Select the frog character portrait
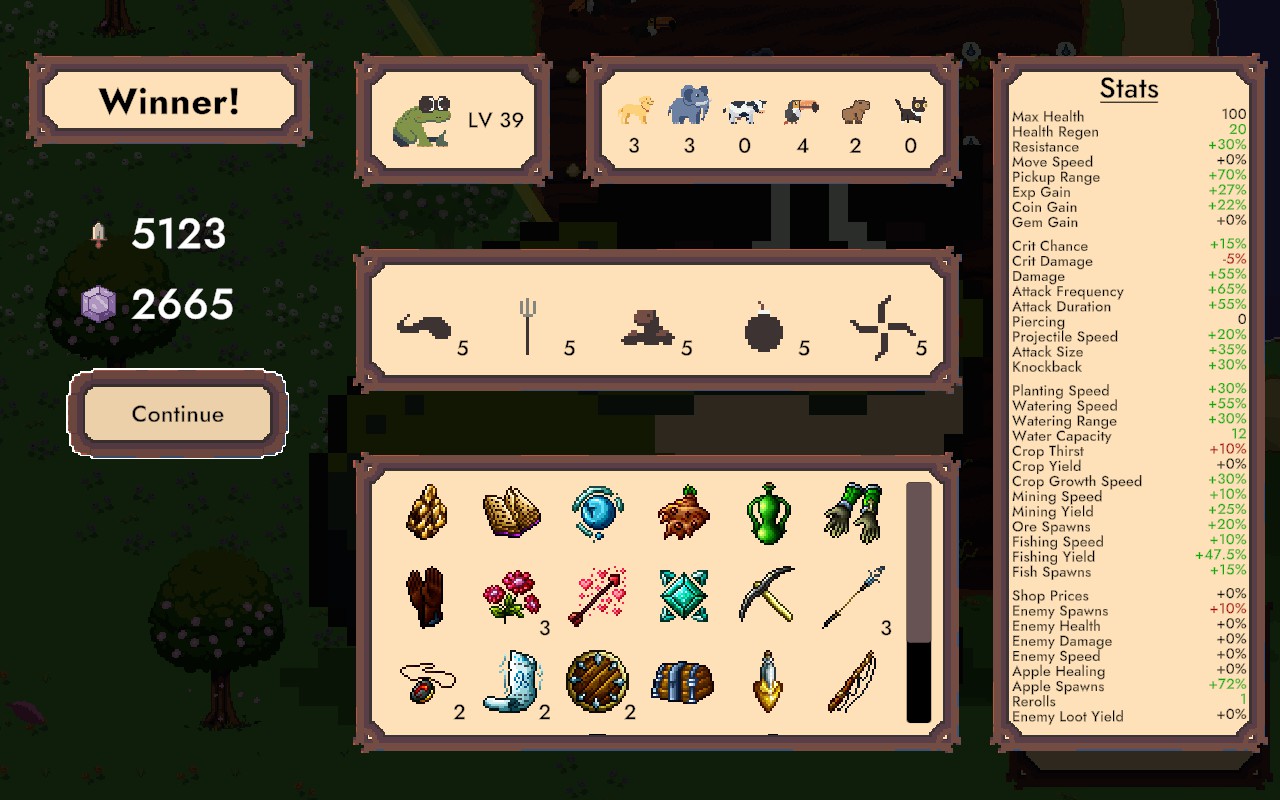1280x800 pixels. point(422,120)
